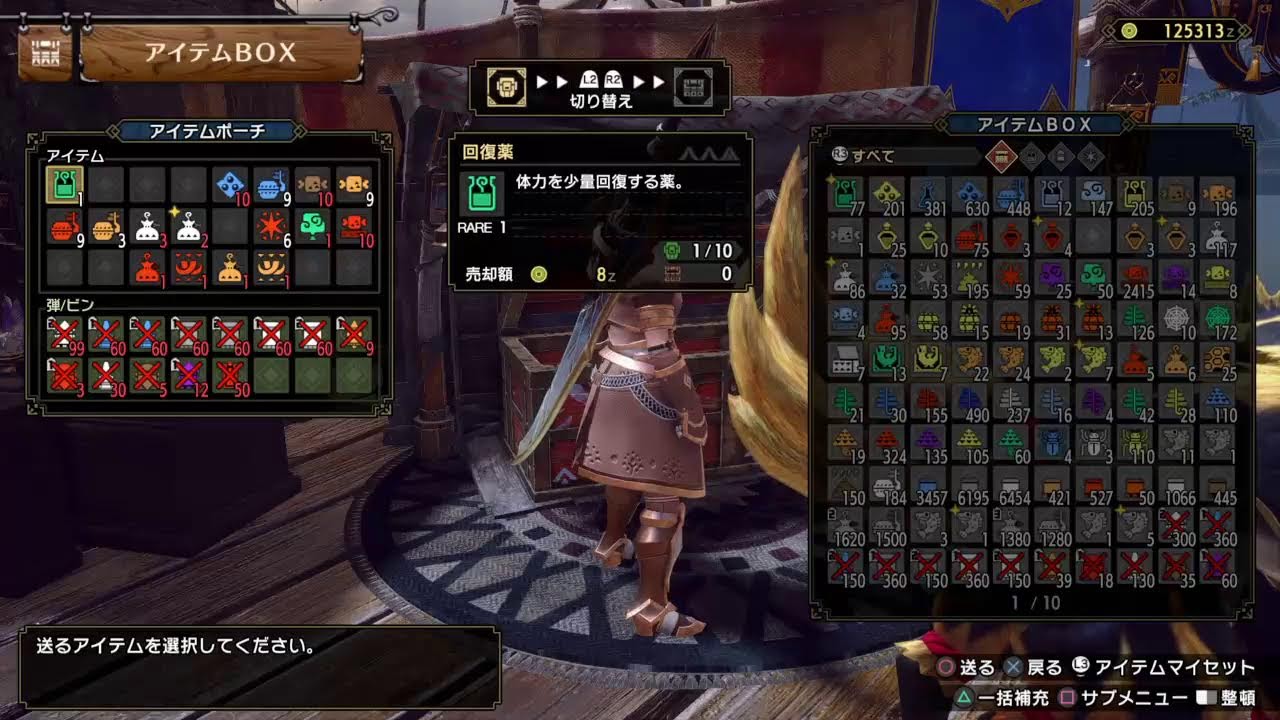1280x720 pixels.
Task: Select the orange pouch sack with count 3
Action: (x=105, y=226)
